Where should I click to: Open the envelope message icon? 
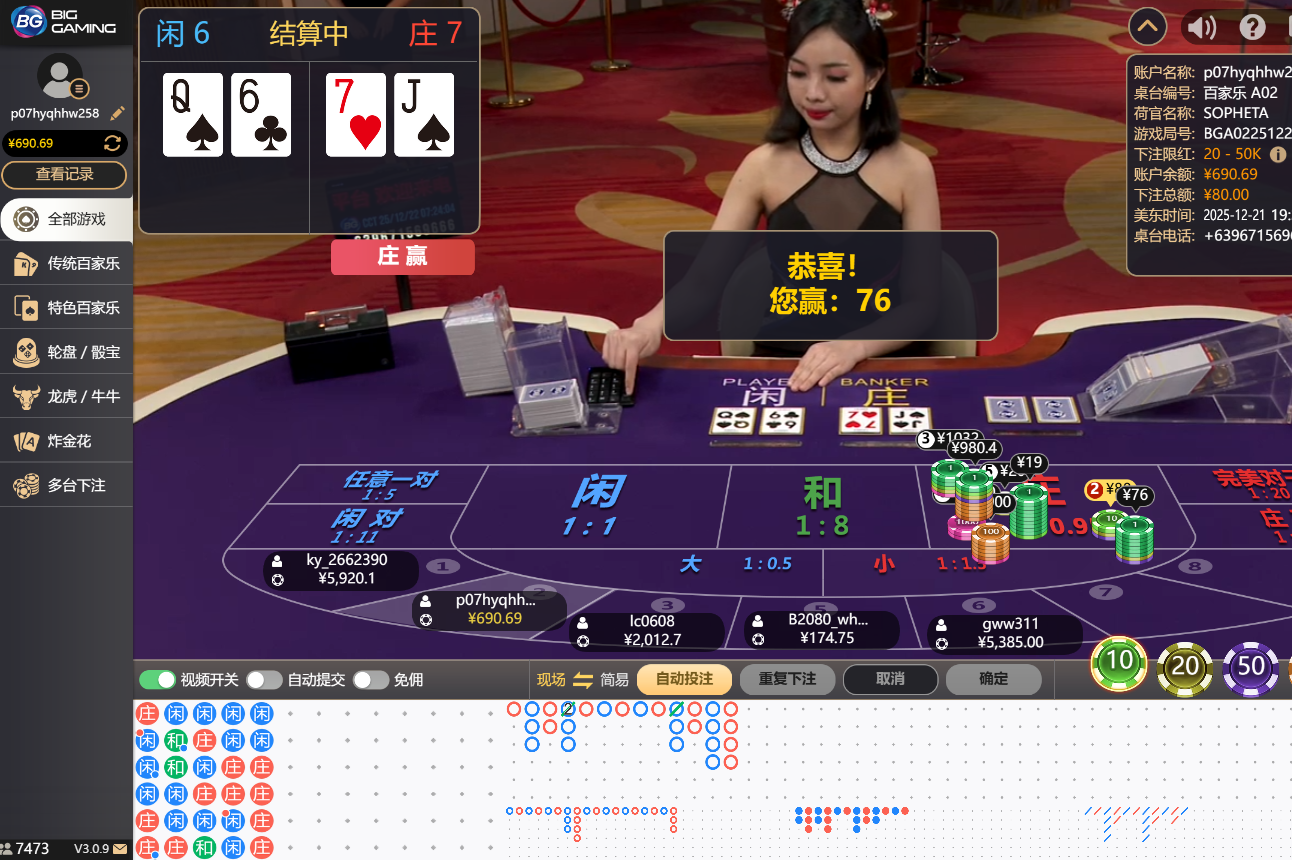pyautogui.click(x=121, y=848)
